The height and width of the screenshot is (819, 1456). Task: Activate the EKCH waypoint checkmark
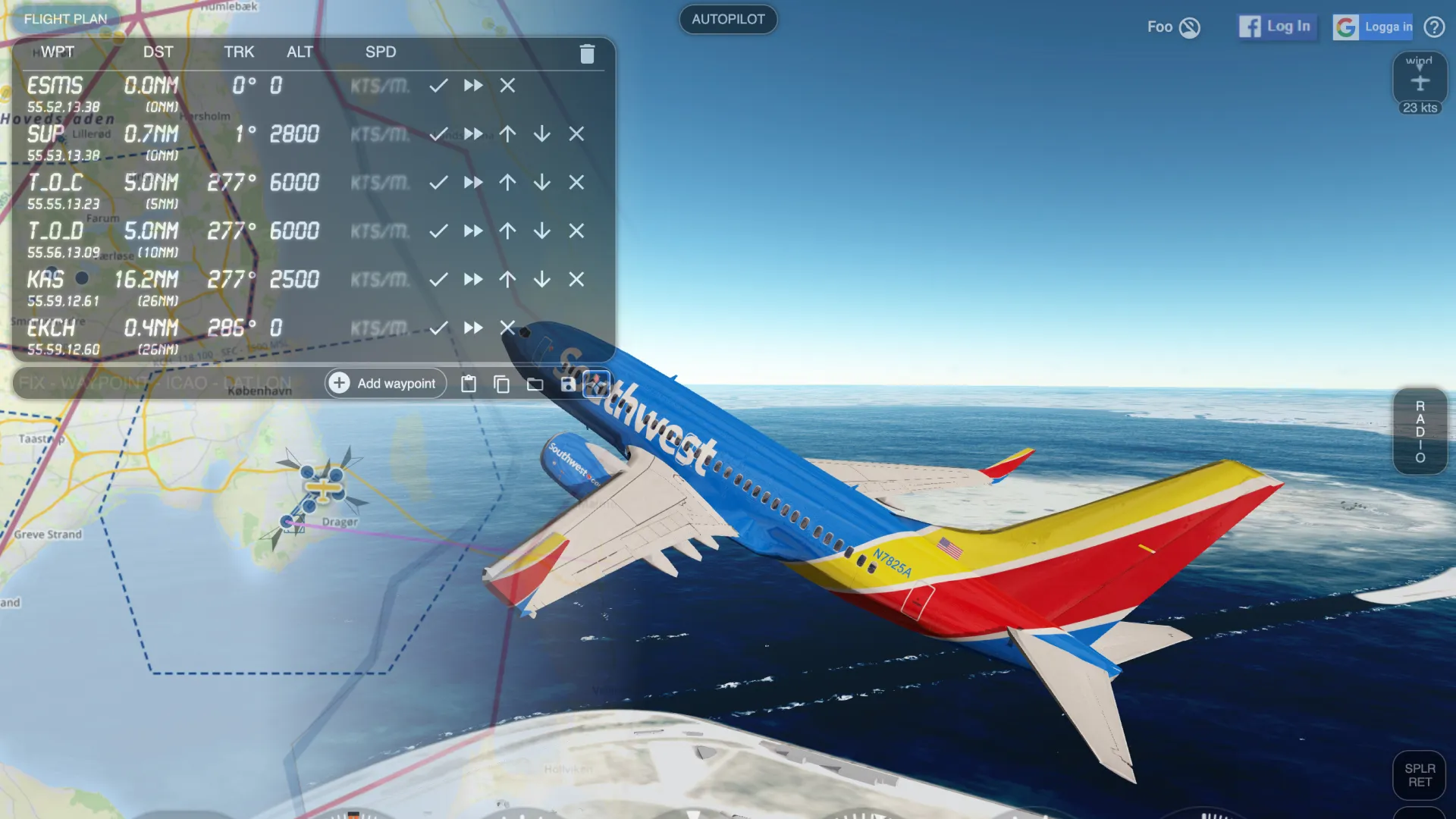[438, 328]
